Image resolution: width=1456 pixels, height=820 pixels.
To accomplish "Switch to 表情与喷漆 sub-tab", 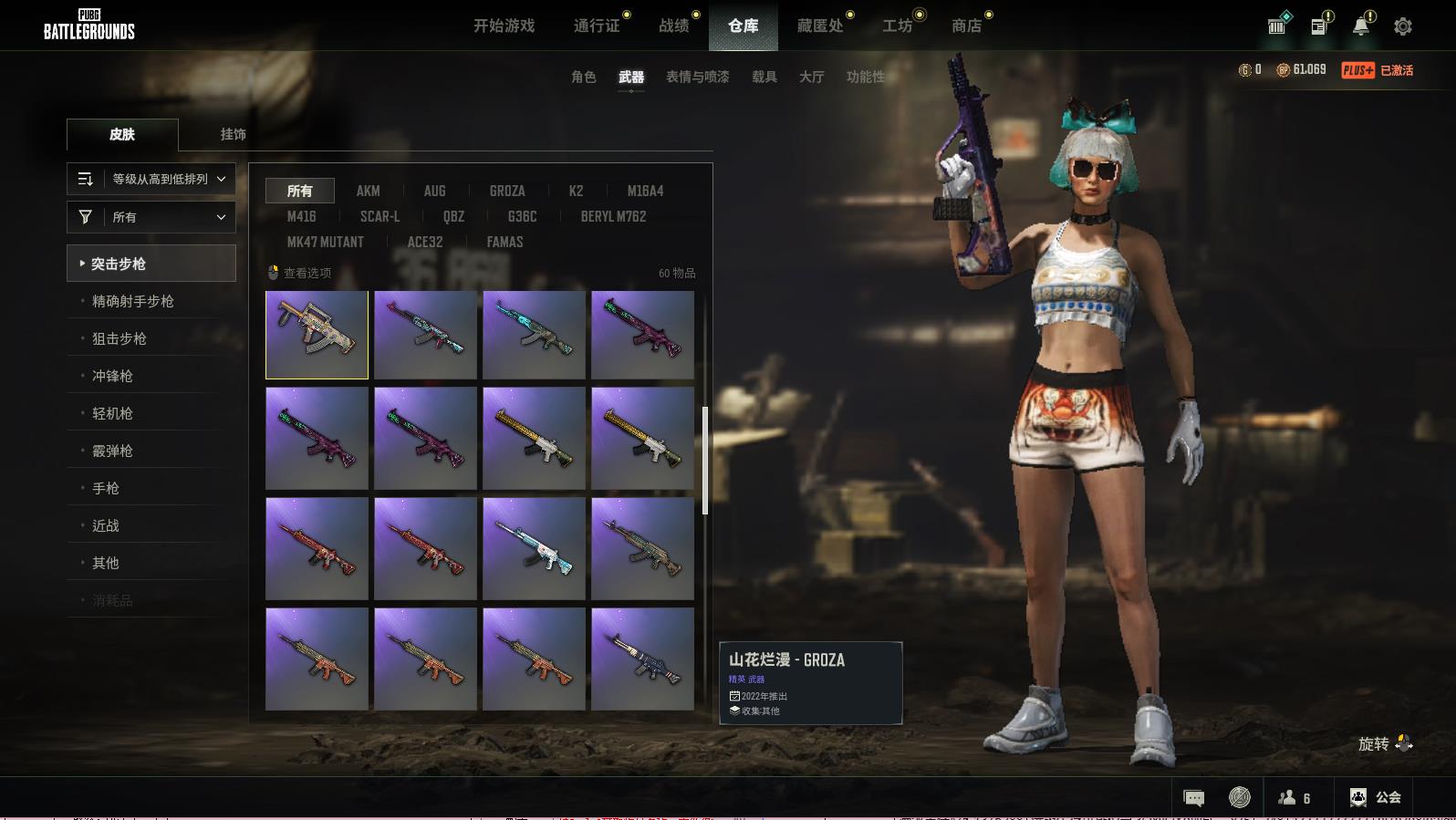I will coord(697,77).
